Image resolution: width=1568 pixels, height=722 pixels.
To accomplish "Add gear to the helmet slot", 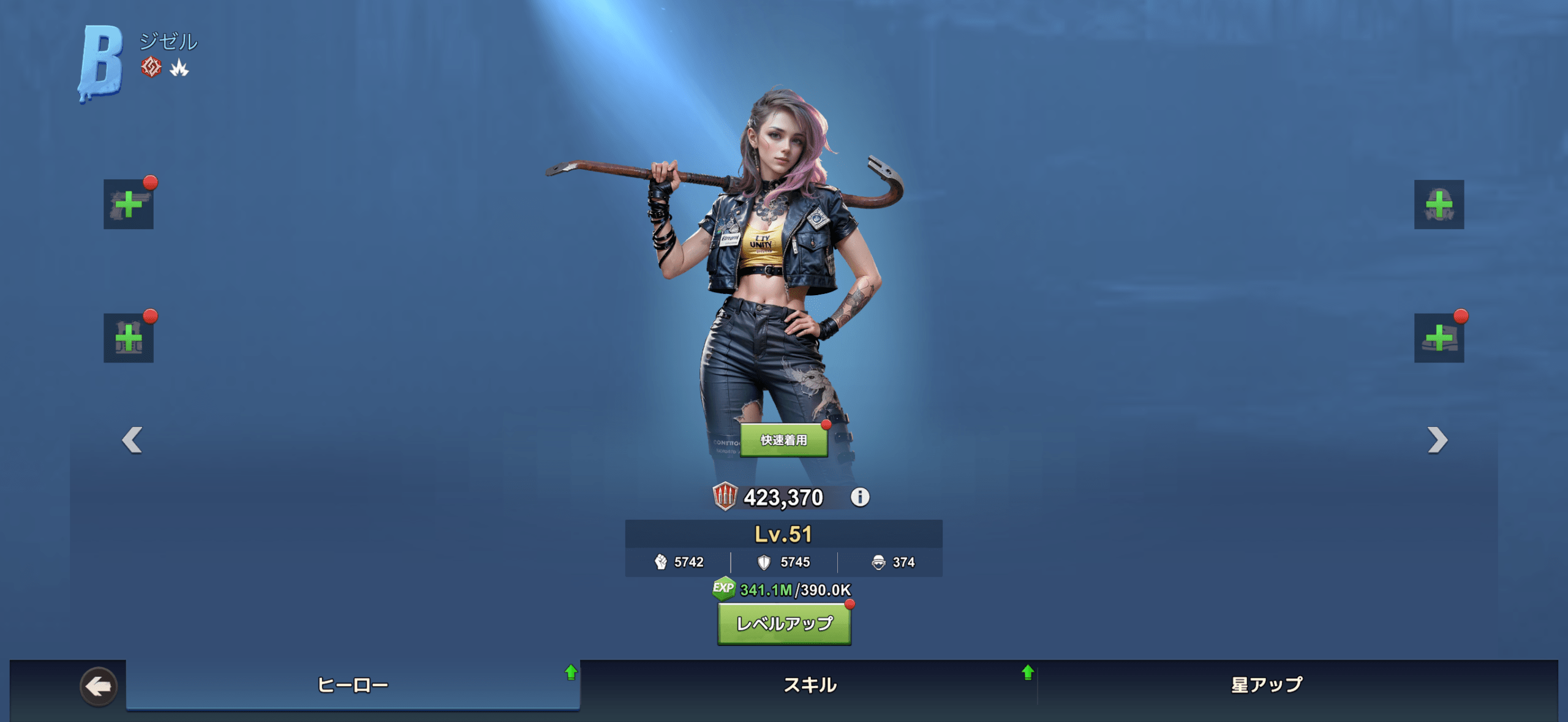I will (1439, 205).
